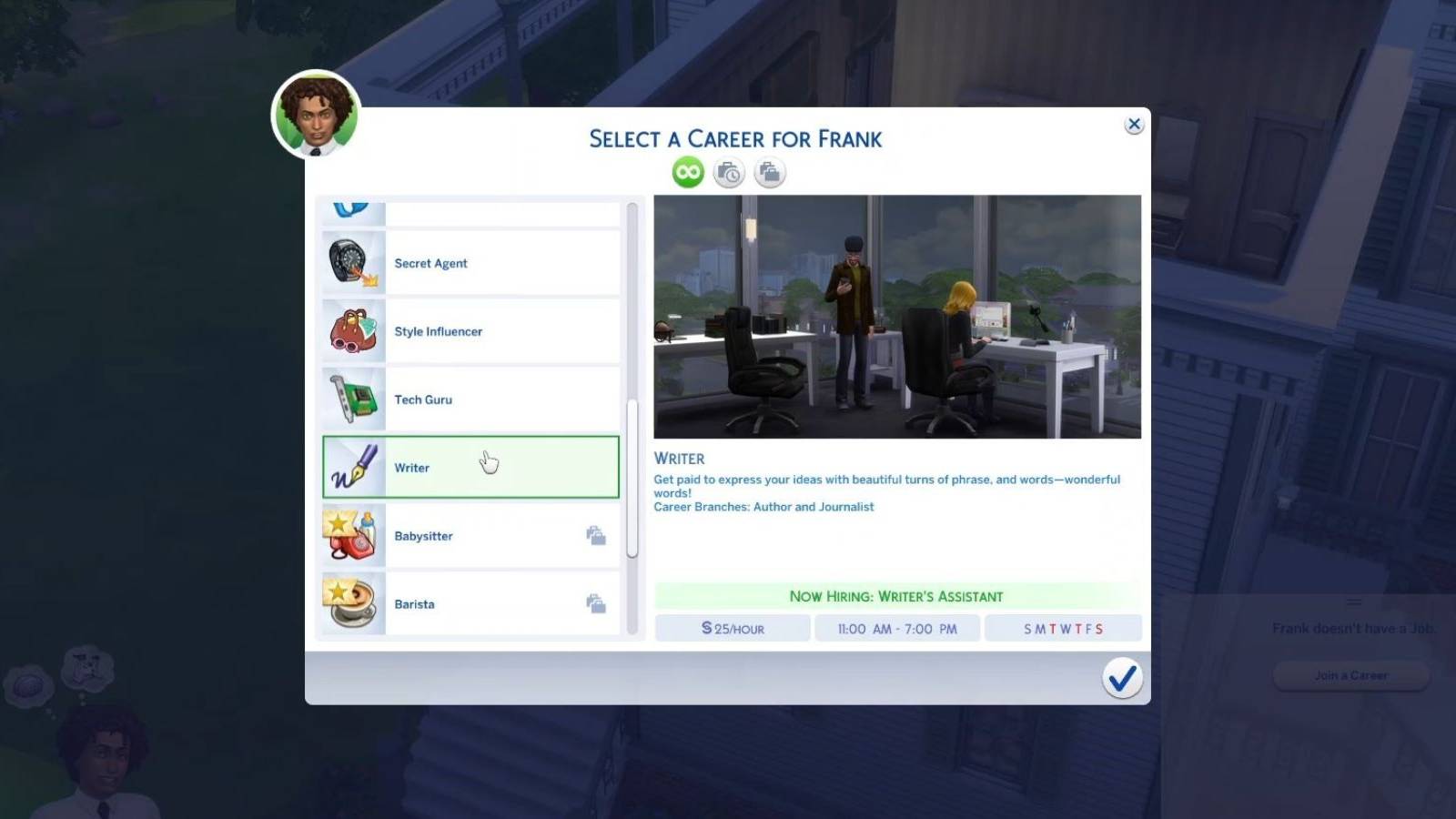Image resolution: width=1456 pixels, height=819 pixels.
Task: Close the Select a Career window
Action: tap(1134, 124)
